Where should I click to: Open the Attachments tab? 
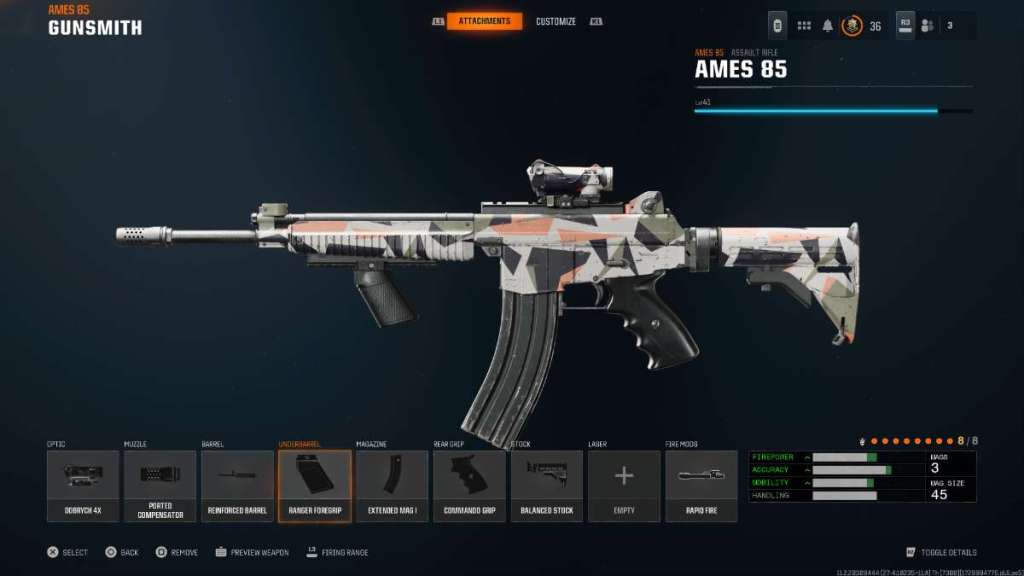pyautogui.click(x=484, y=21)
